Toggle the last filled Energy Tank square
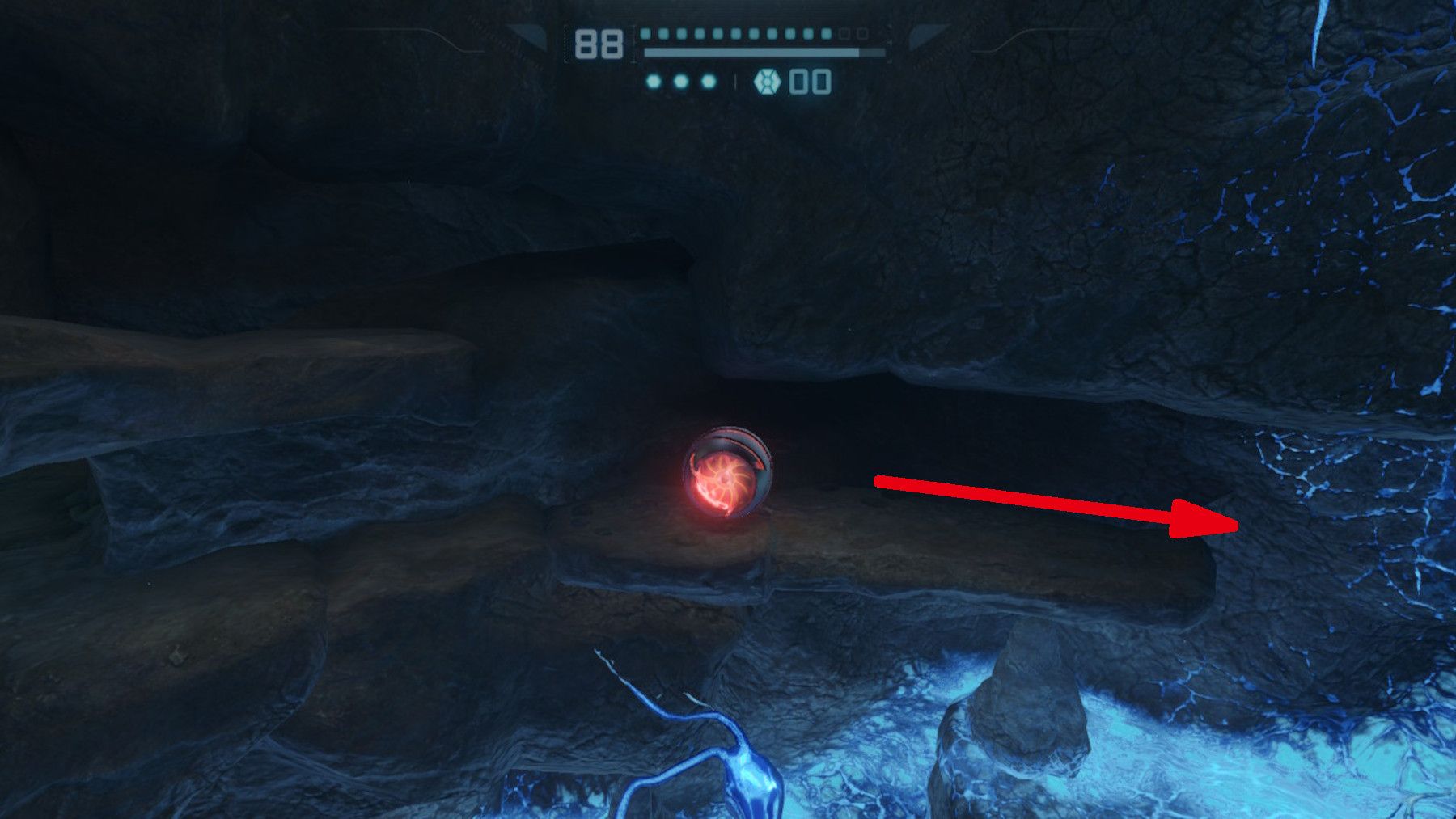Image resolution: width=1456 pixels, height=819 pixels. (827, 33)
